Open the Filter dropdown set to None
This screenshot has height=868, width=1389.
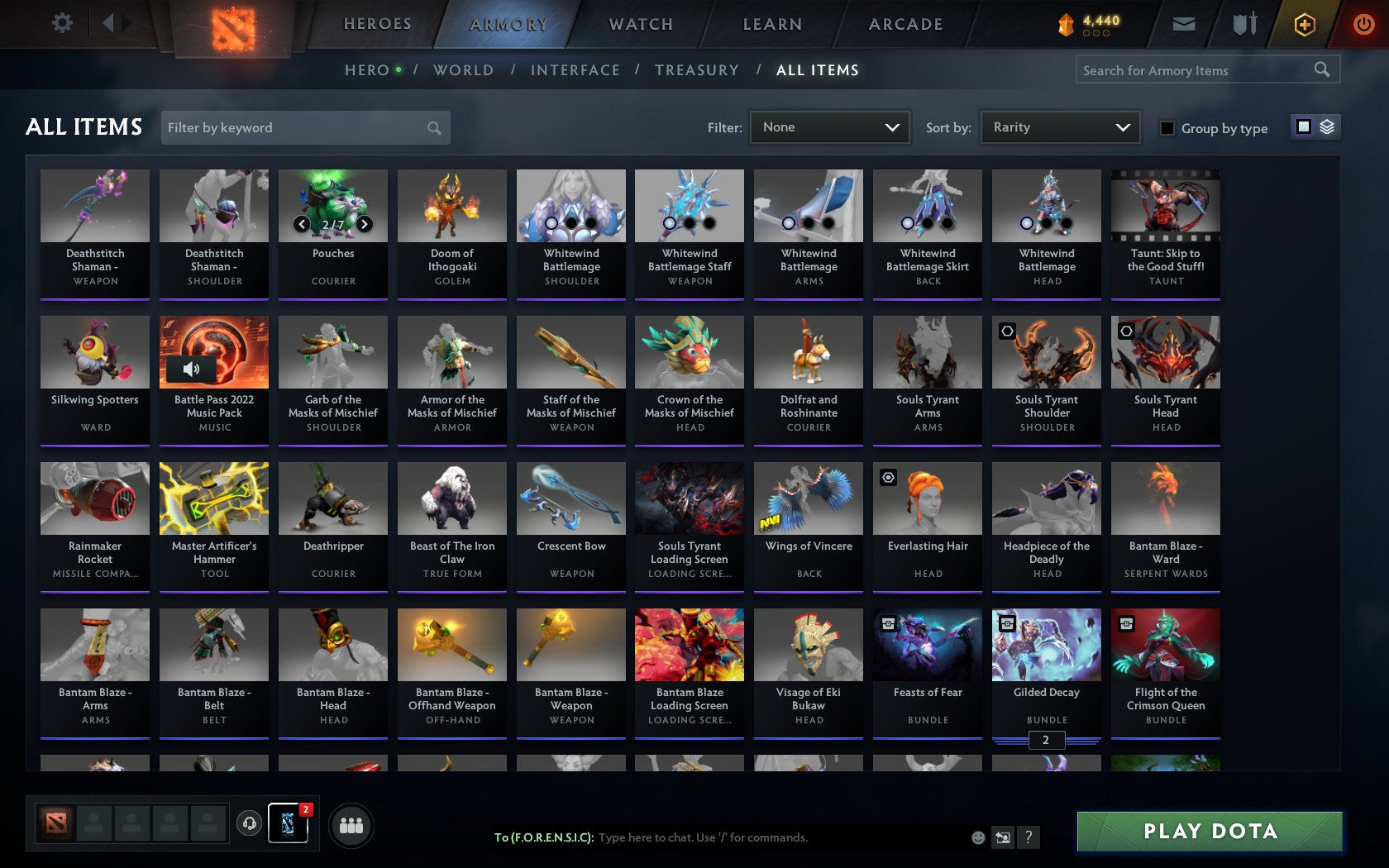(x=829, y=127)
